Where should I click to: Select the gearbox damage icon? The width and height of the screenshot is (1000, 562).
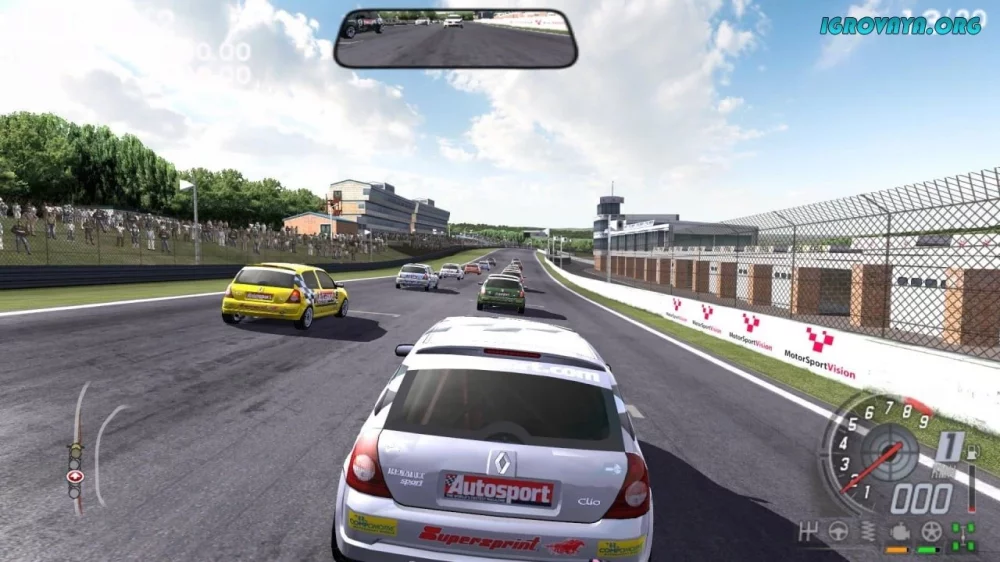810,531
